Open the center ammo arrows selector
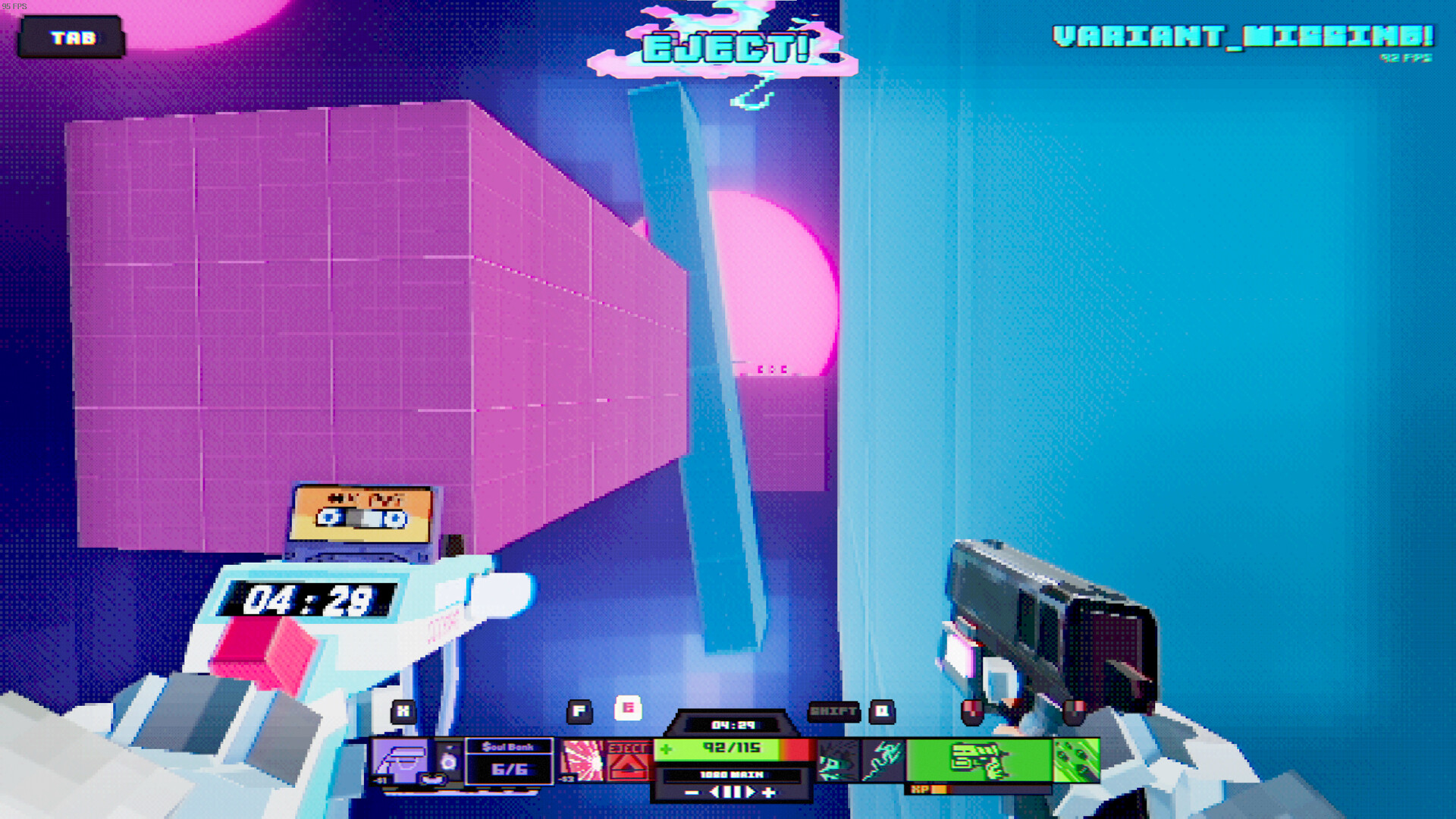 point(730,791)
